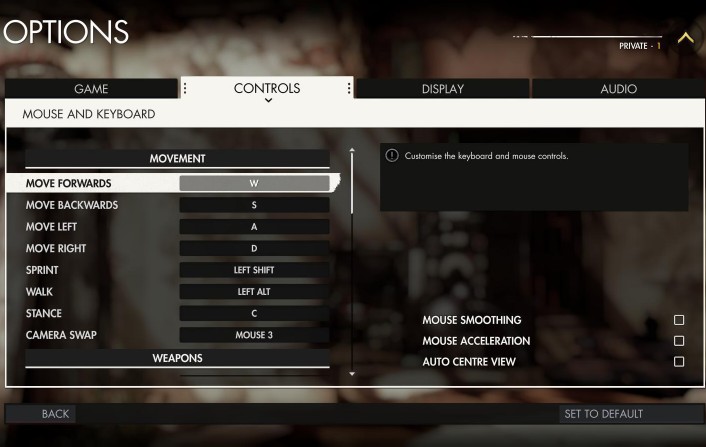Screen dimensions: 706x447
Task: Open the Controls tab
Action: pos(267,89)
